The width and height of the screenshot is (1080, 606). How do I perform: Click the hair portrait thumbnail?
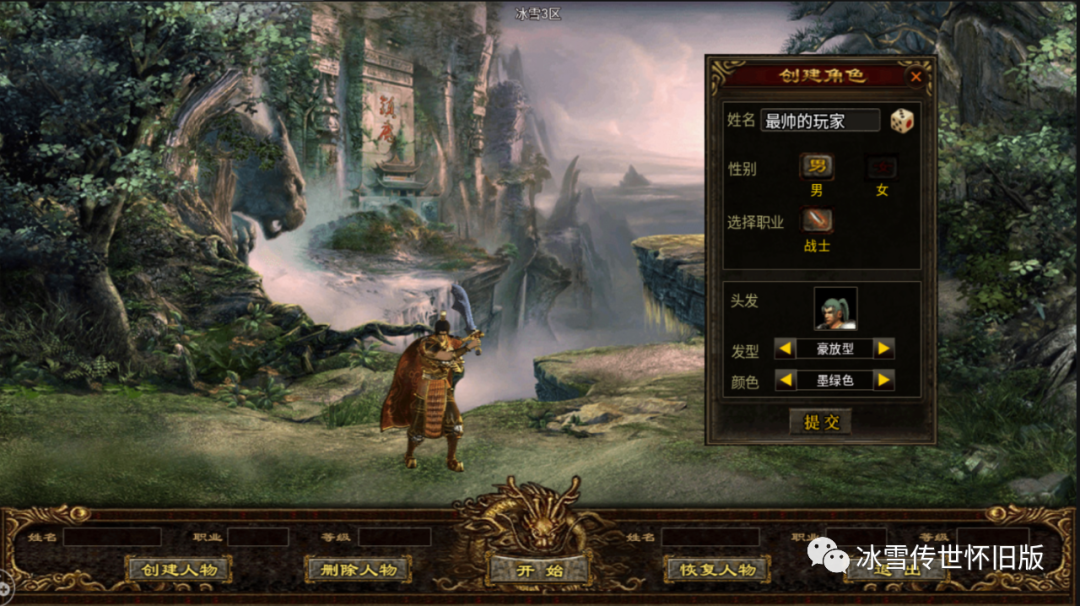point(835,308)
